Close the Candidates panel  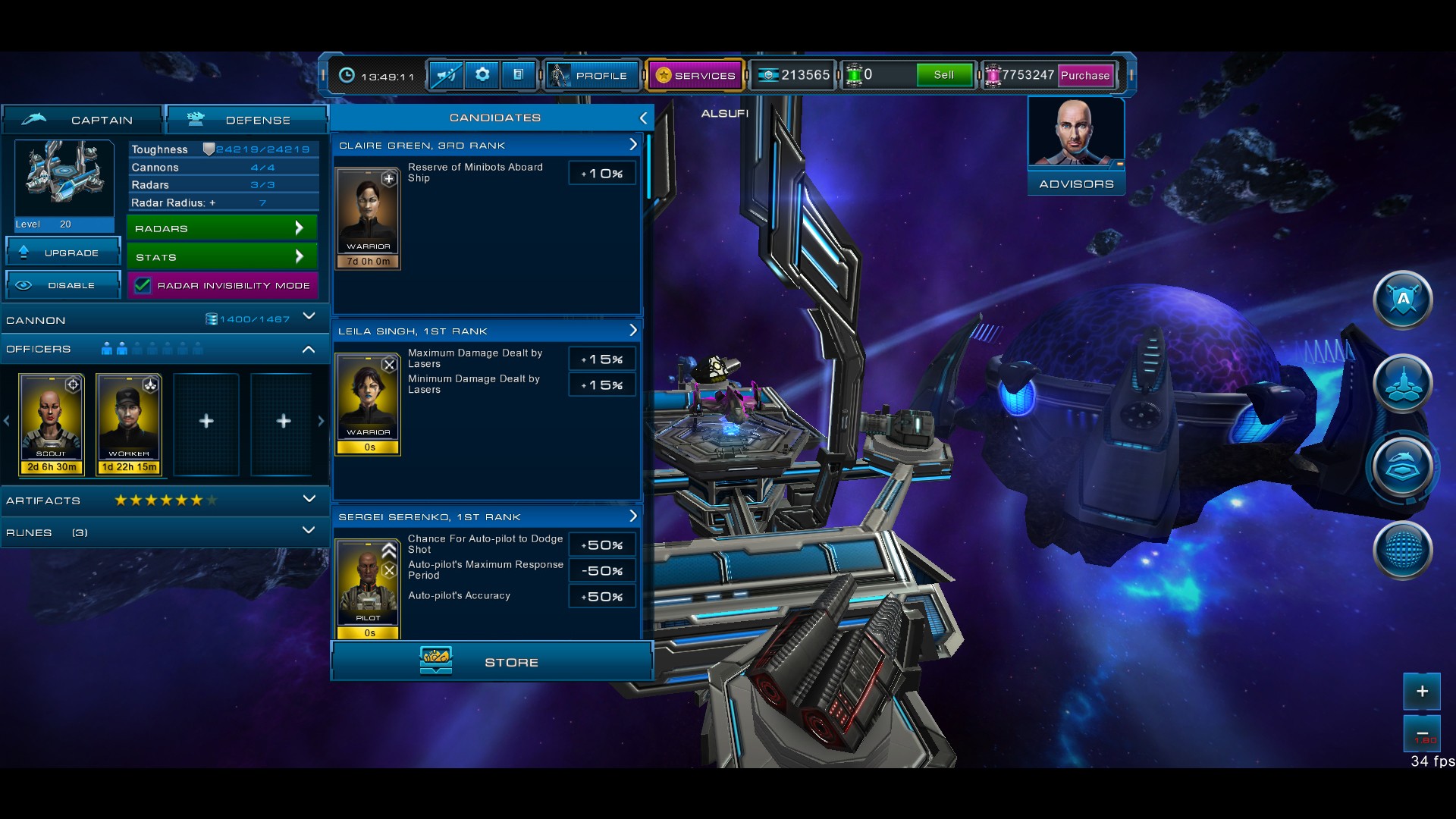[643, 118]
